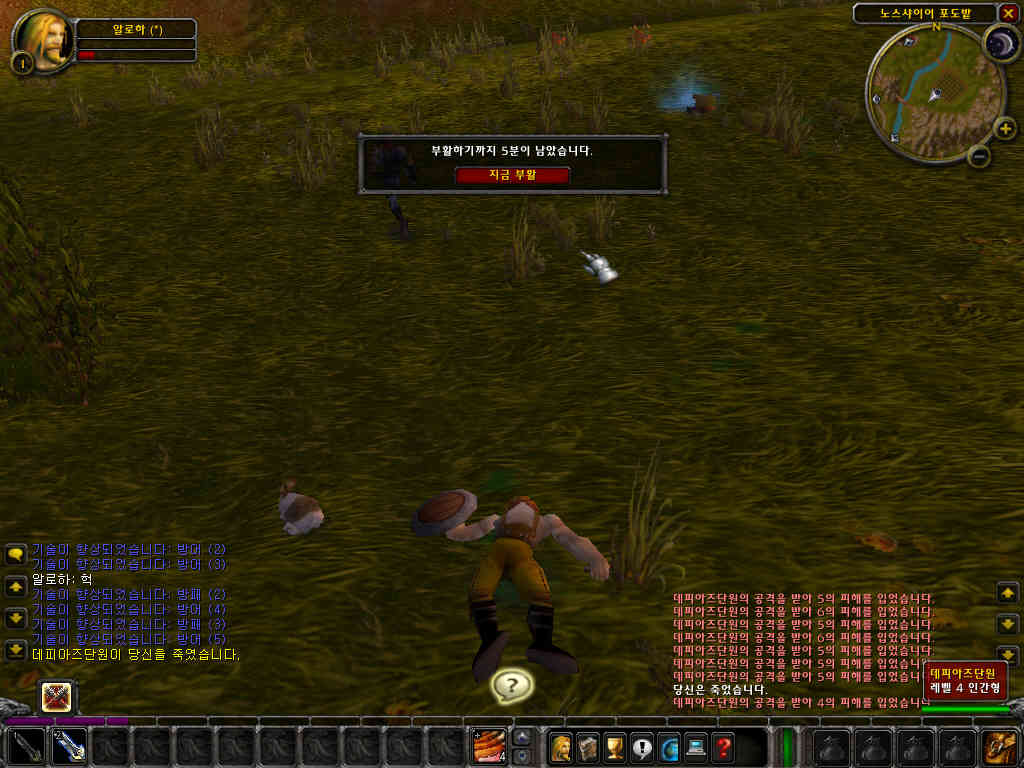Open the character info micro button
Image resolution: width=1024 pixels, height=768 pixels.
click(562, 747)
